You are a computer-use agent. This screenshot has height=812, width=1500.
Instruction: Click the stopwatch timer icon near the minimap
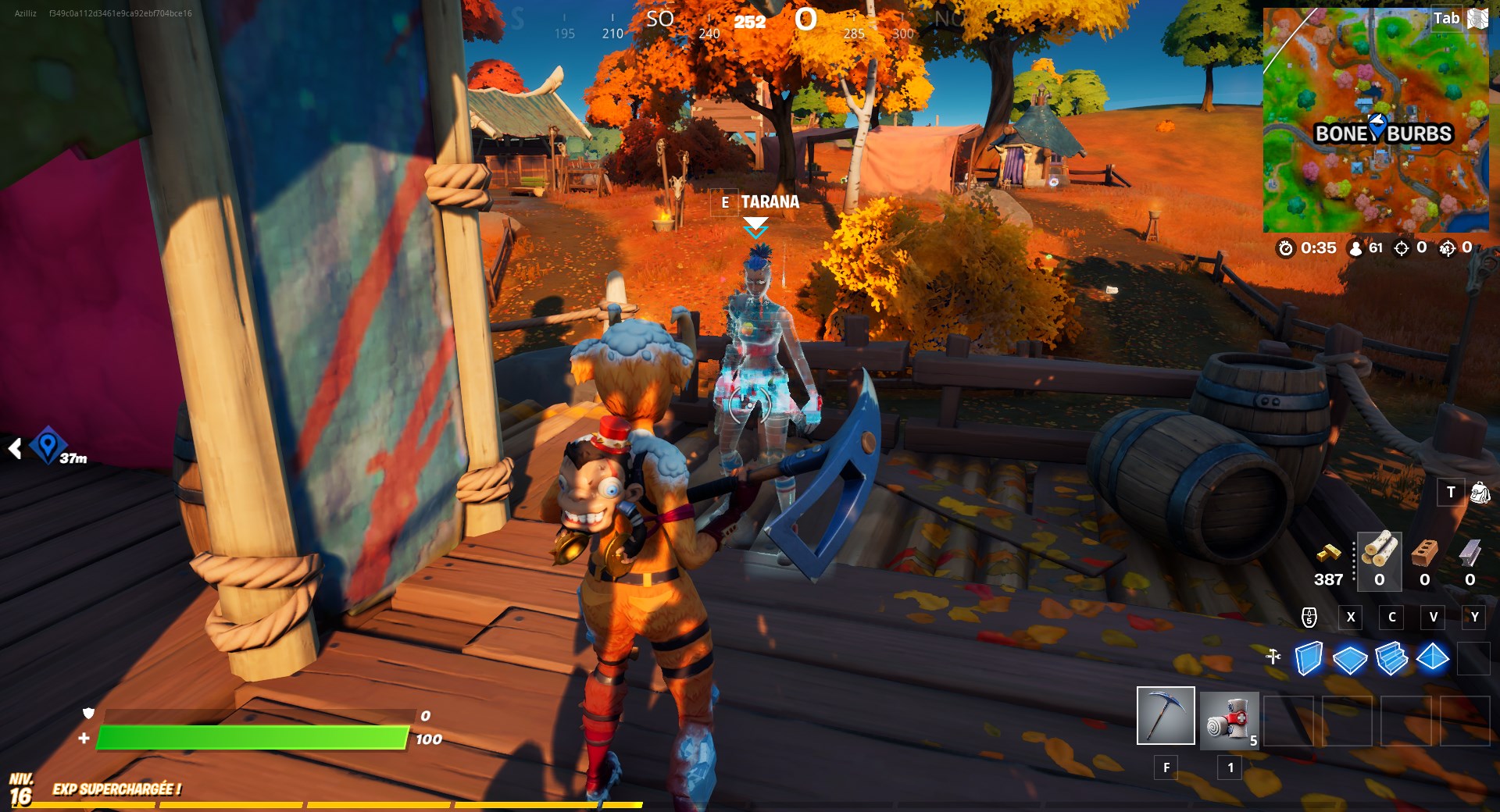click(1286, 248)
